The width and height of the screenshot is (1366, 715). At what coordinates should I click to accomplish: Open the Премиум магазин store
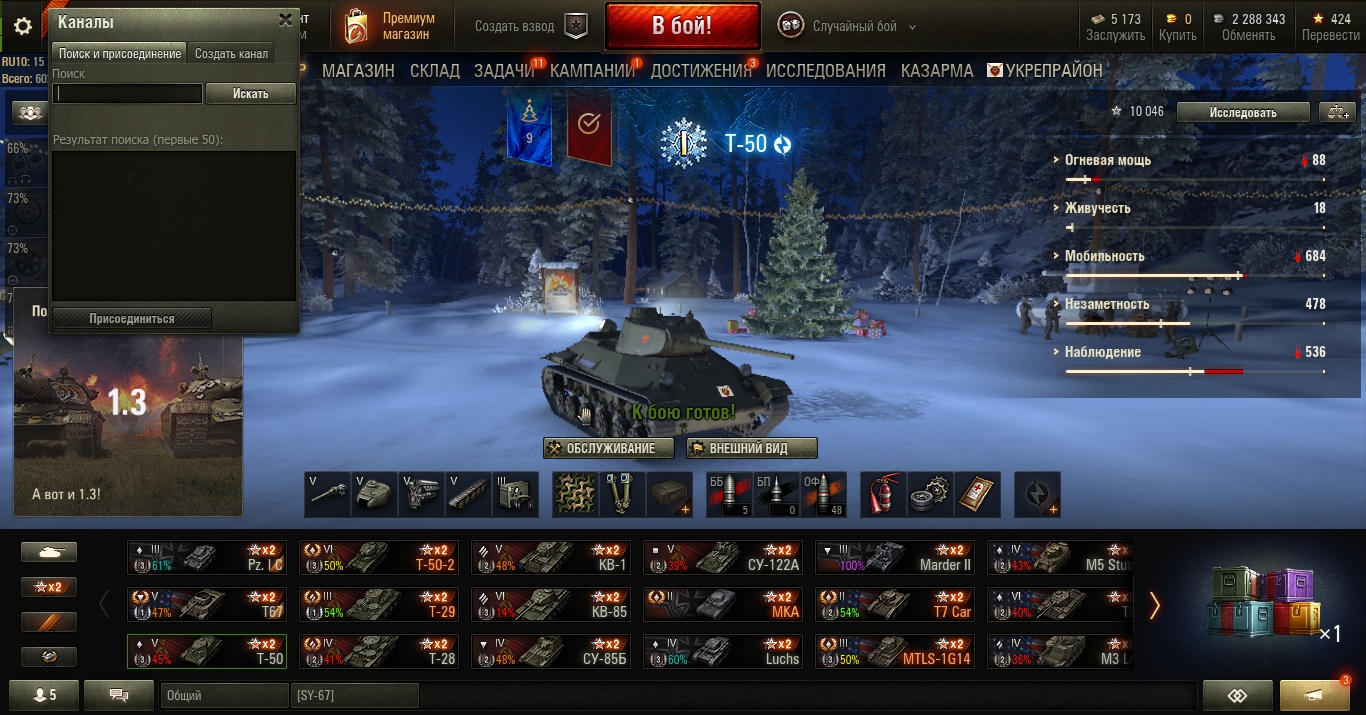tap(390, 27)
